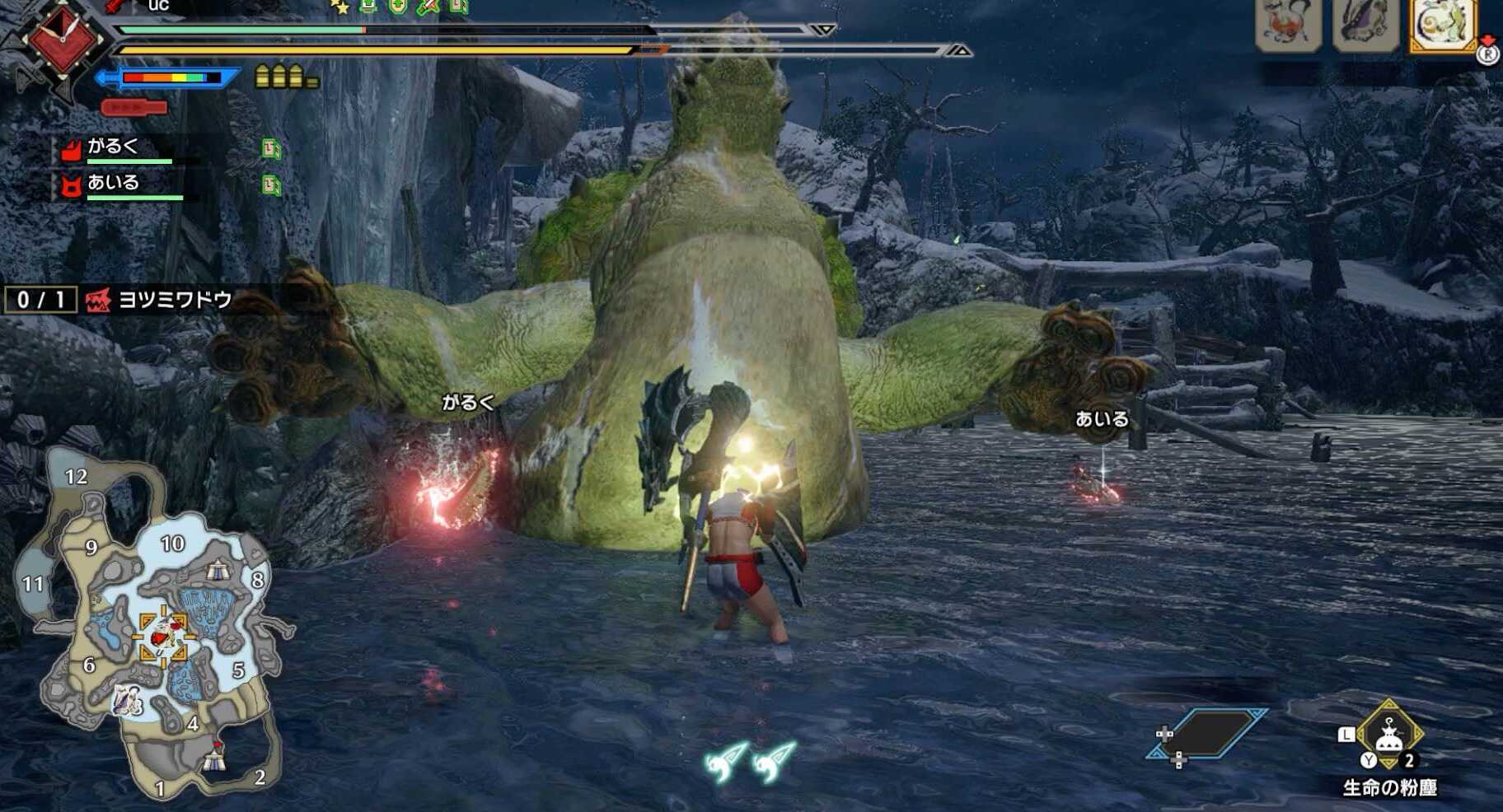Select the 生命の粉塵 item slot
Screen dimensions: 1503x812
pyautogui.click(x=1389, y=735)
